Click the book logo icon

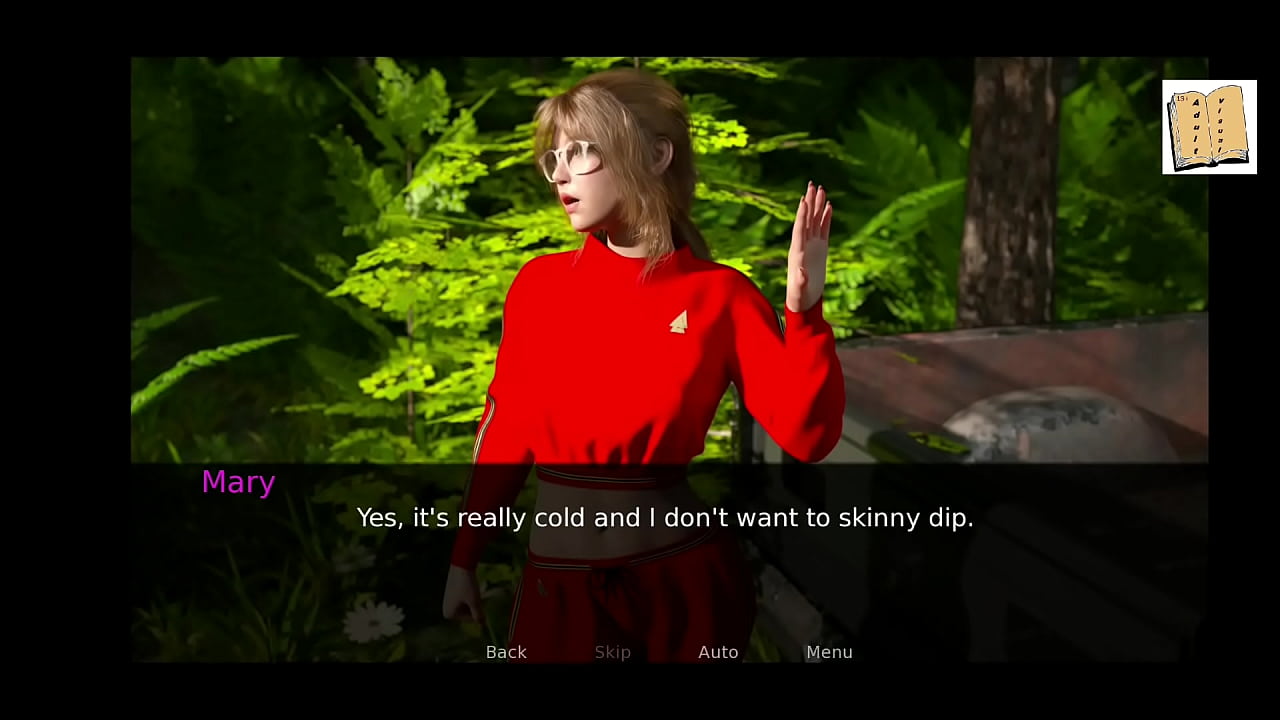coord(1209,127)
